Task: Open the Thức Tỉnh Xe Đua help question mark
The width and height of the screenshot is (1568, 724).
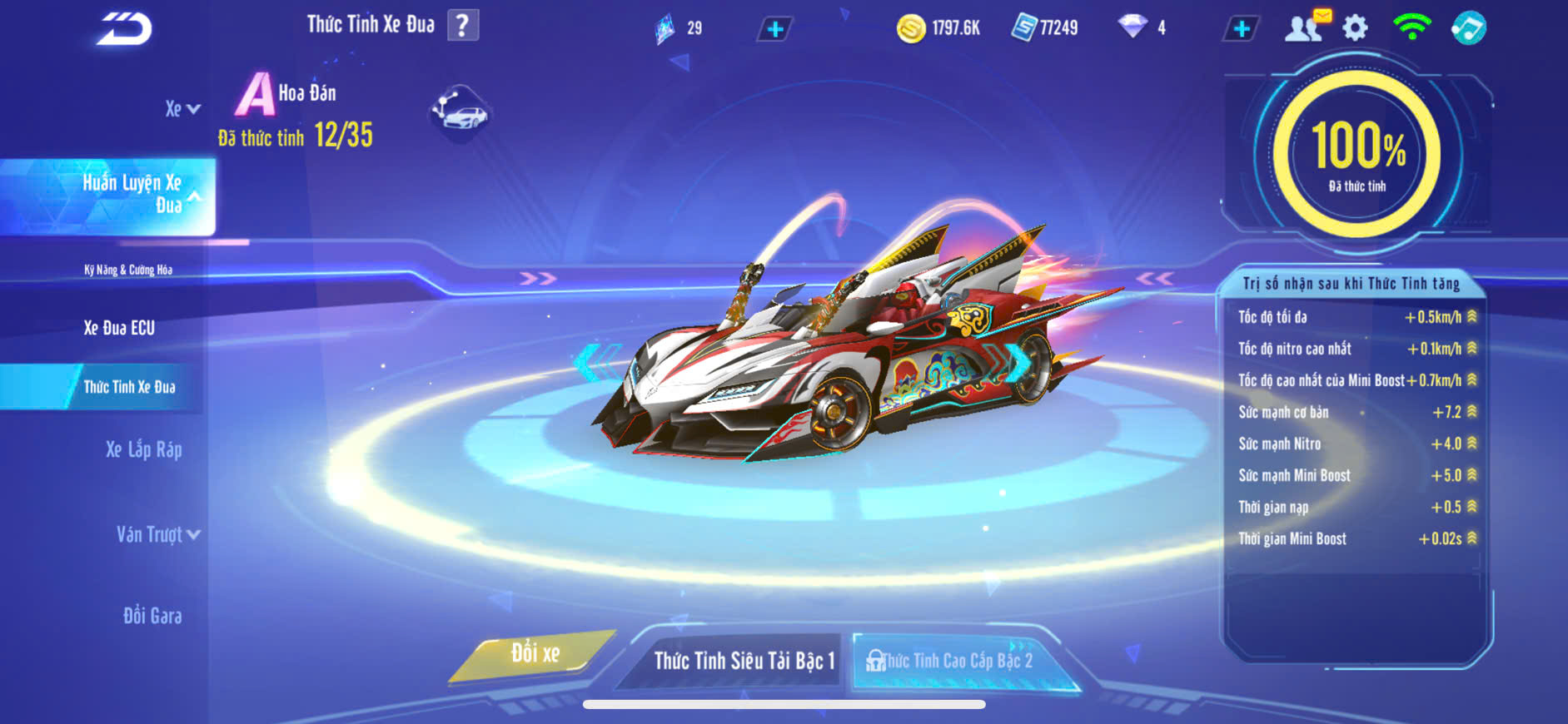Action: (463, 26)
